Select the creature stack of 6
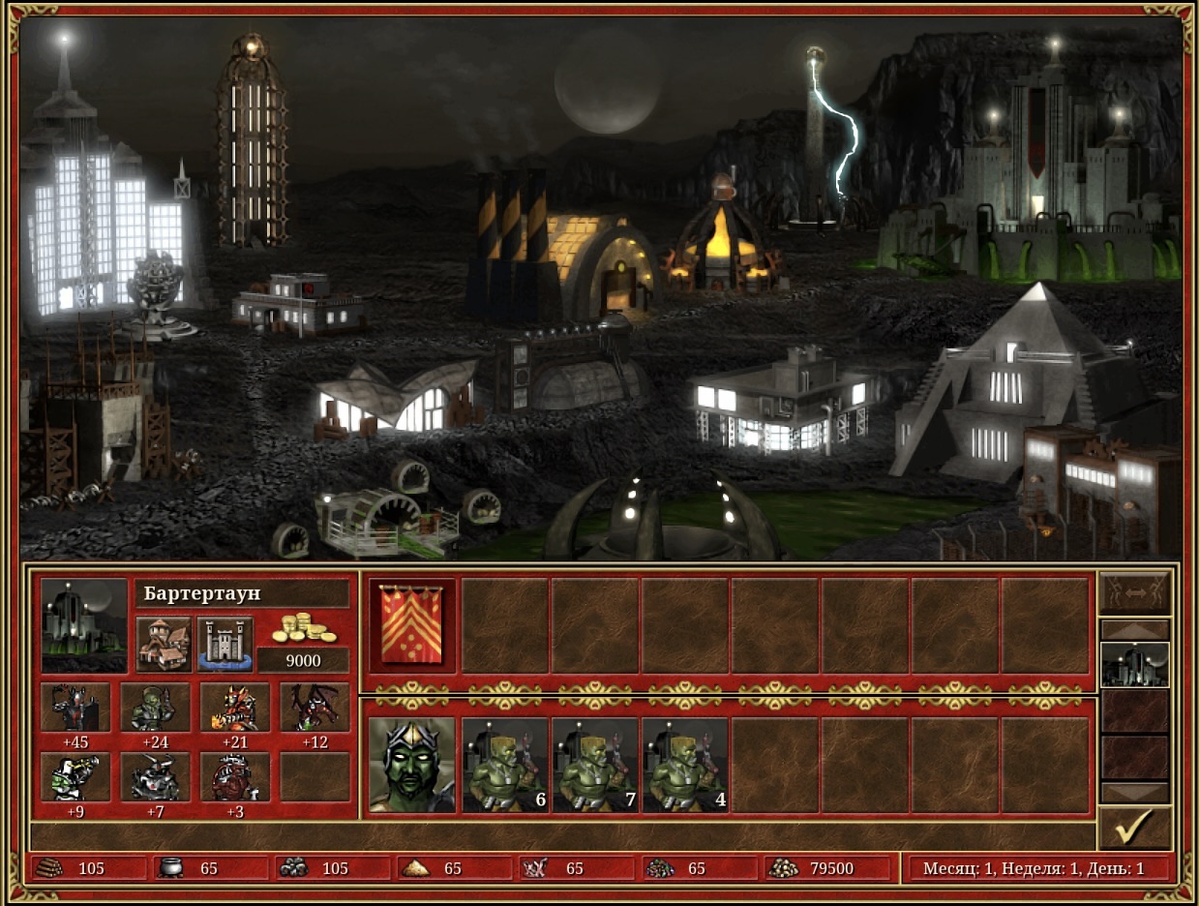This screenshot has height=906, width=1200. pyautogui.click(x=504, y=764)
